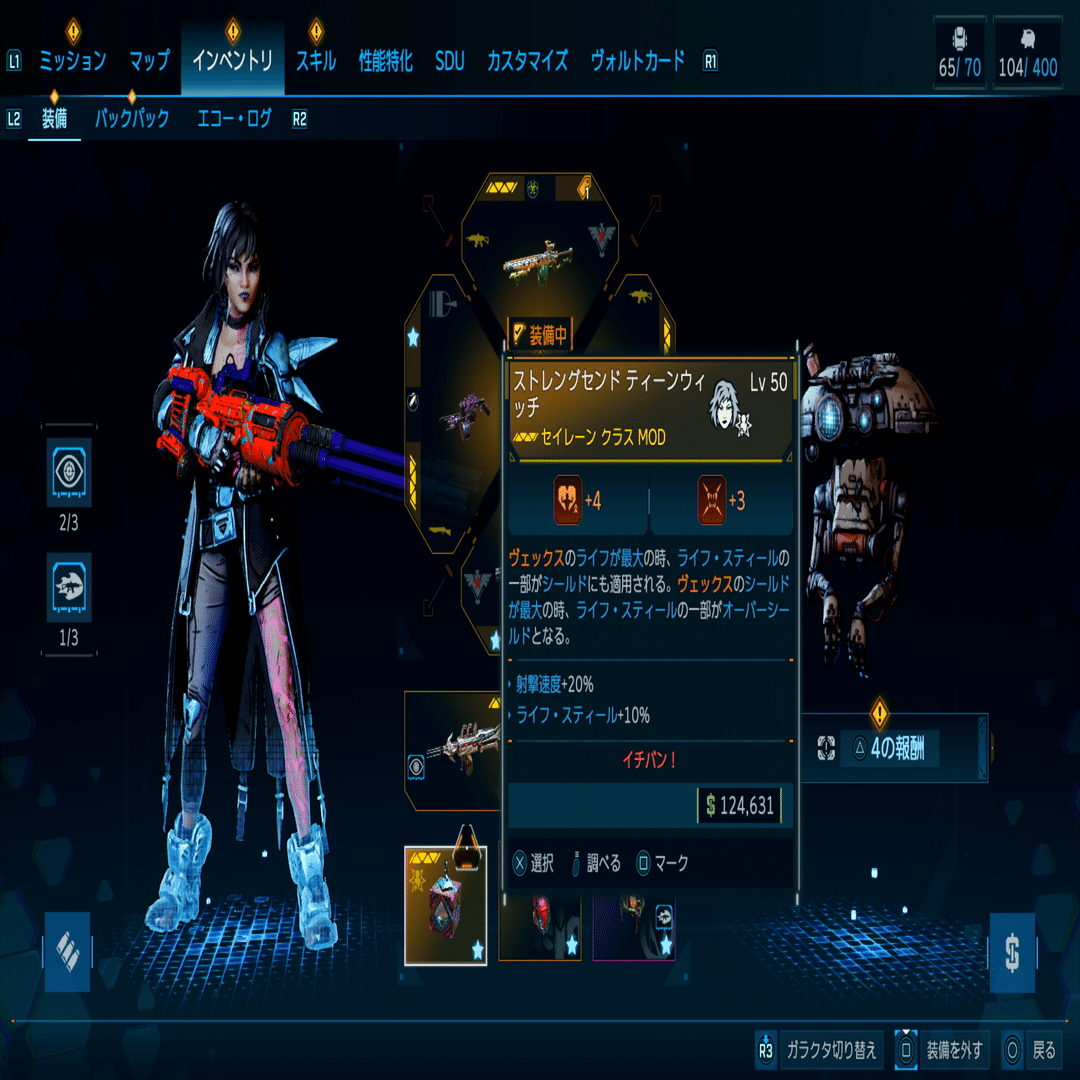Open the ミッション tab
The height and width of the screenshot is (1080, 1080).
click(x=72, y=62)
